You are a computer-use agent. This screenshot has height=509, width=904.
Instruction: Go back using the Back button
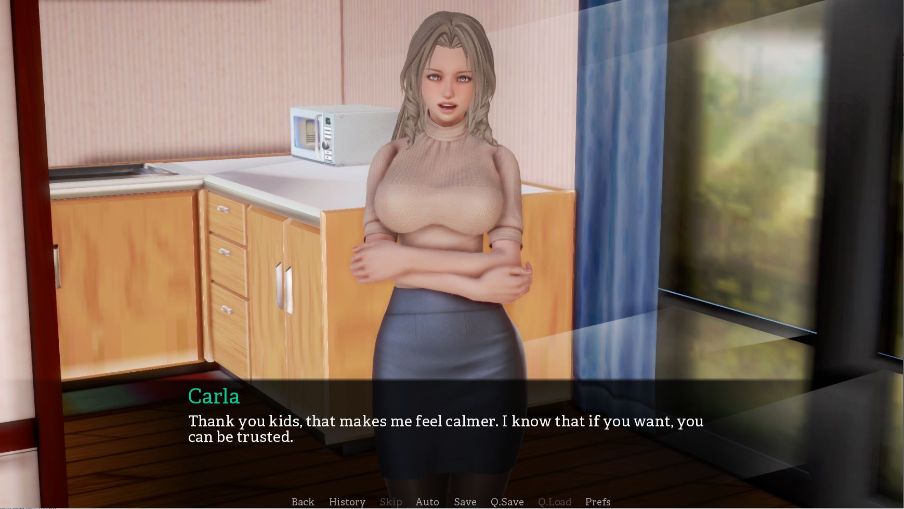click(x=302, y=502)
